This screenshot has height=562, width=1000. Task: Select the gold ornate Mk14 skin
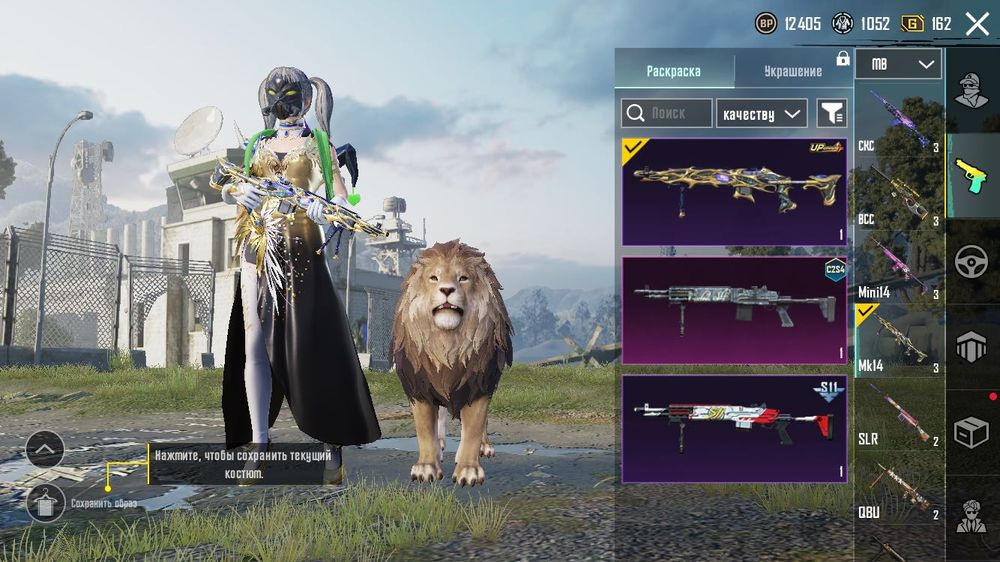(734, 191)
